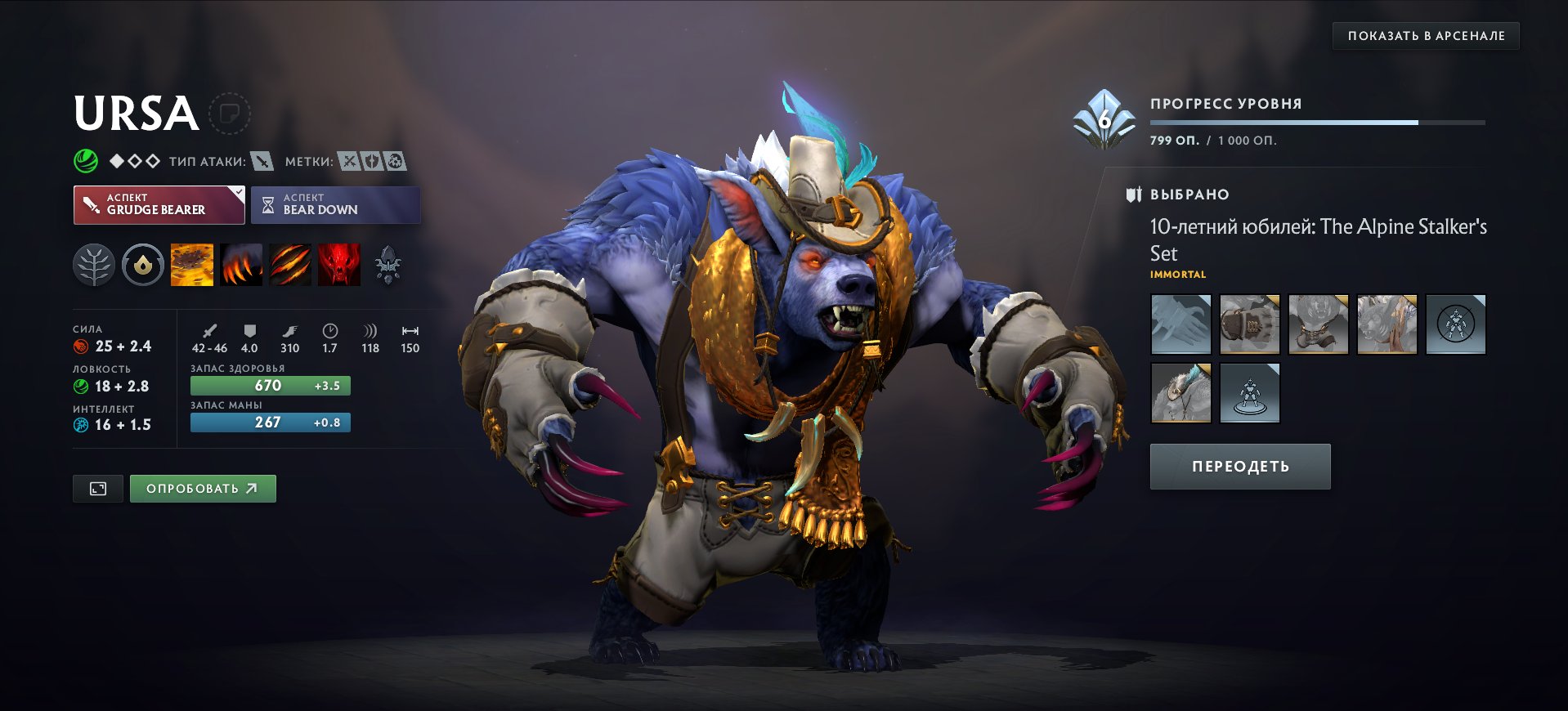Switch to the Bear Down facet
This screenshot has height=711, width=1568.
click(335, 204)
